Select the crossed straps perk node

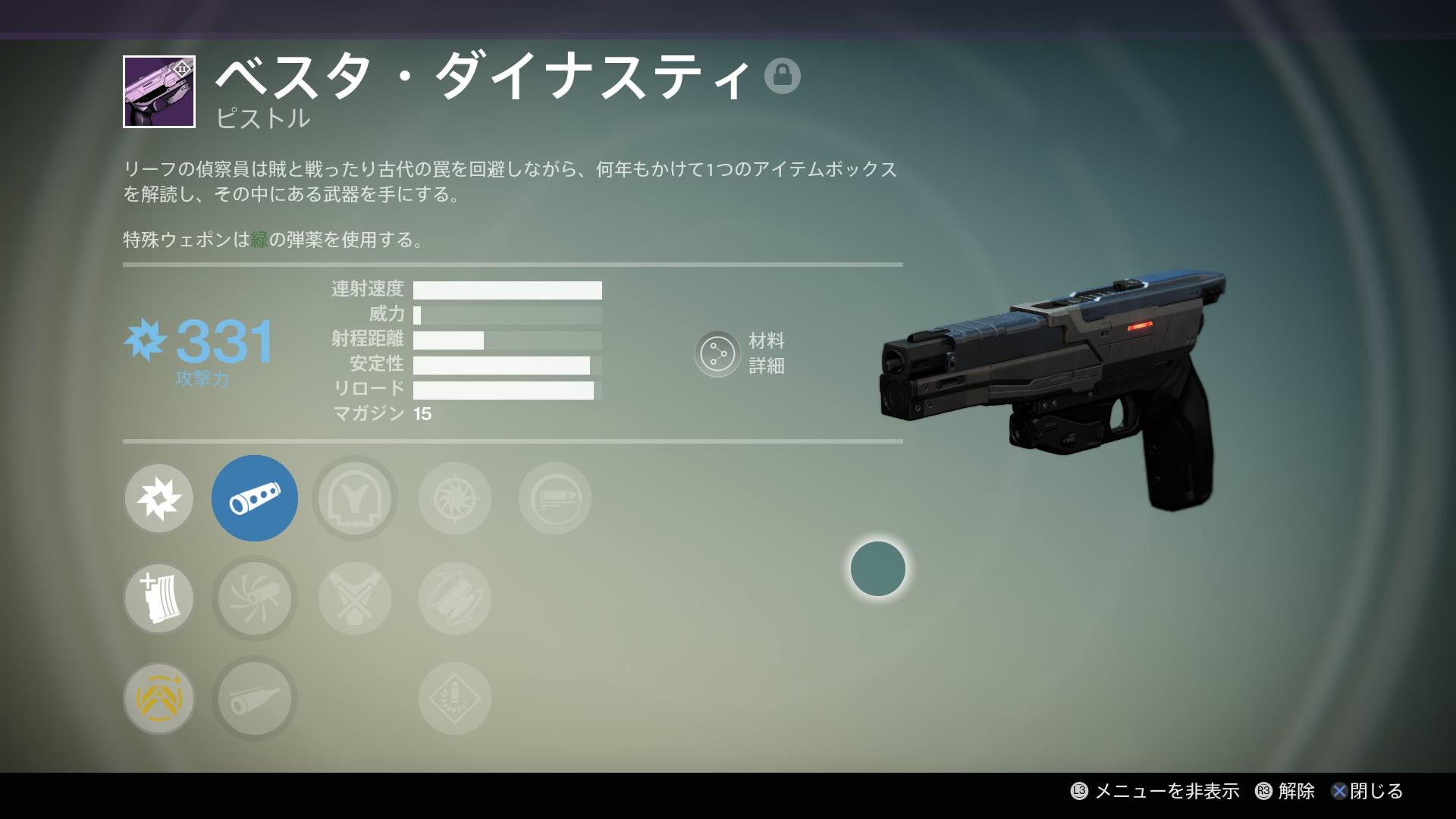click(355, 598)
